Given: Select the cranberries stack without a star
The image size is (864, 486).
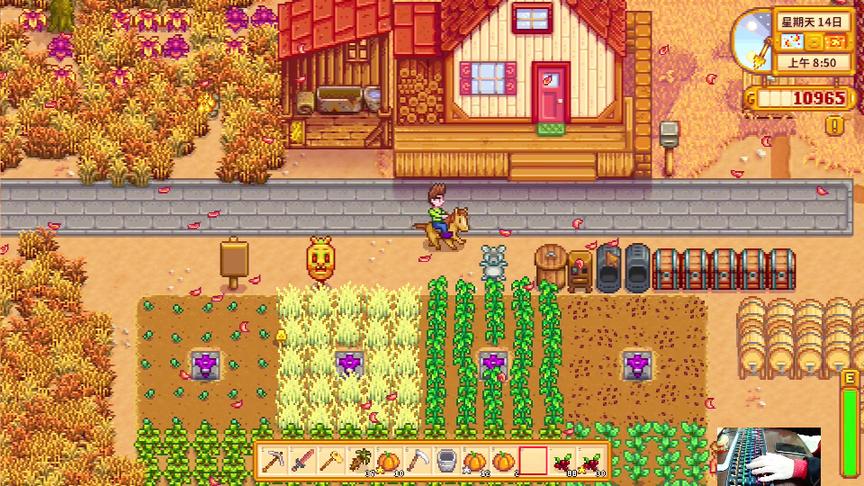Looking at the screenshot, I should point(563,461).
